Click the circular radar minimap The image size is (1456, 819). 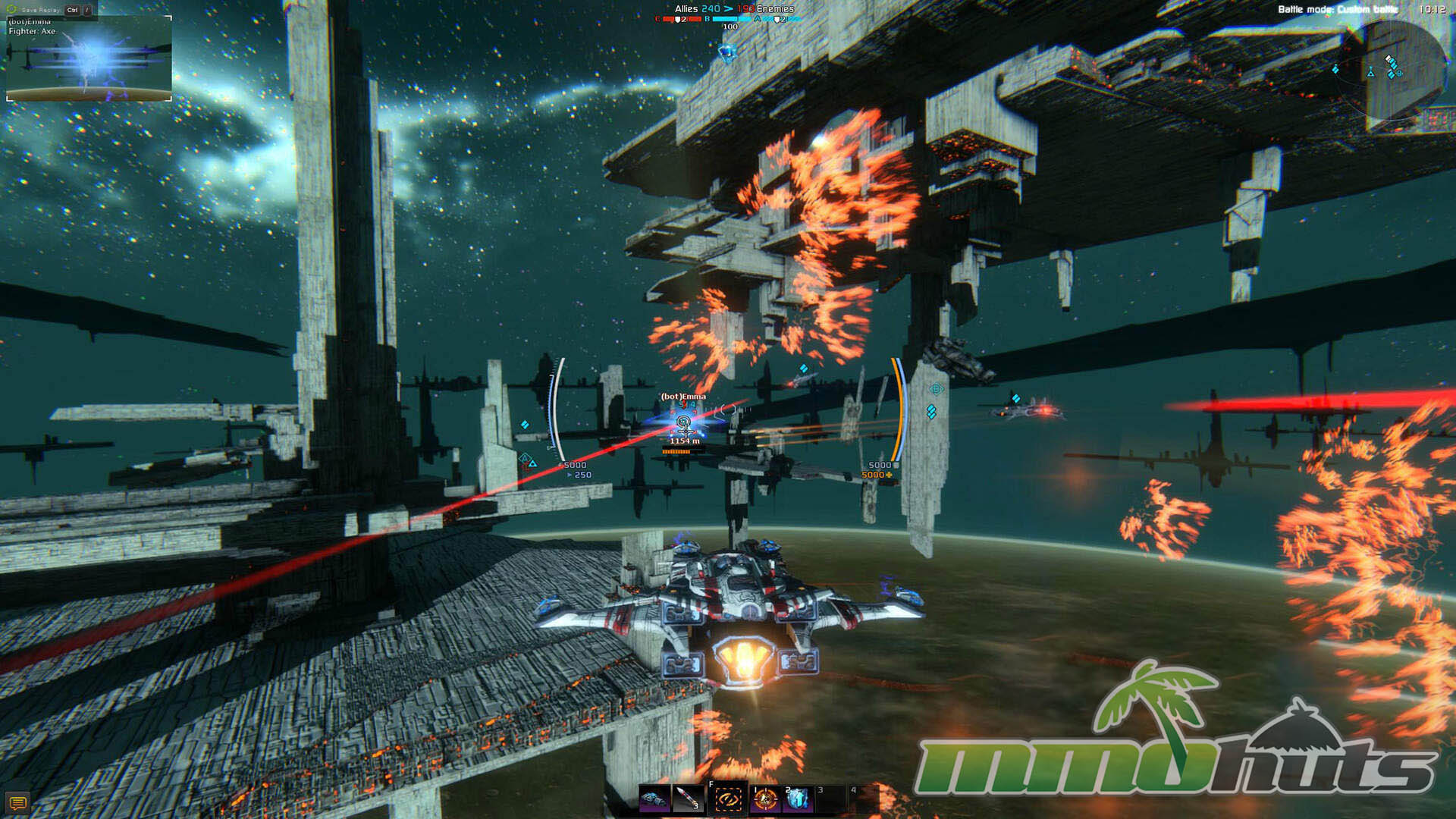tap(1392, 70)
